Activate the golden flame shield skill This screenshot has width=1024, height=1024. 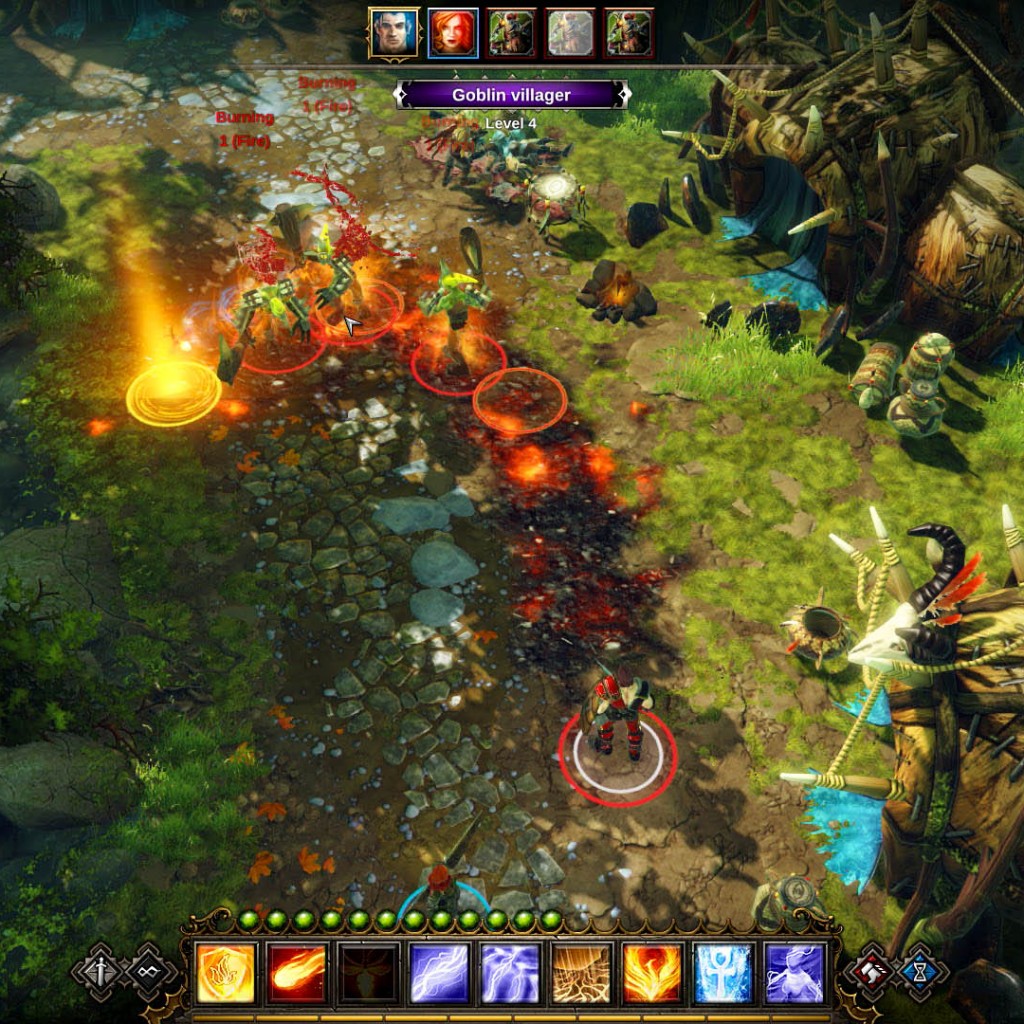pyautogui.click(x=225, y=973)
